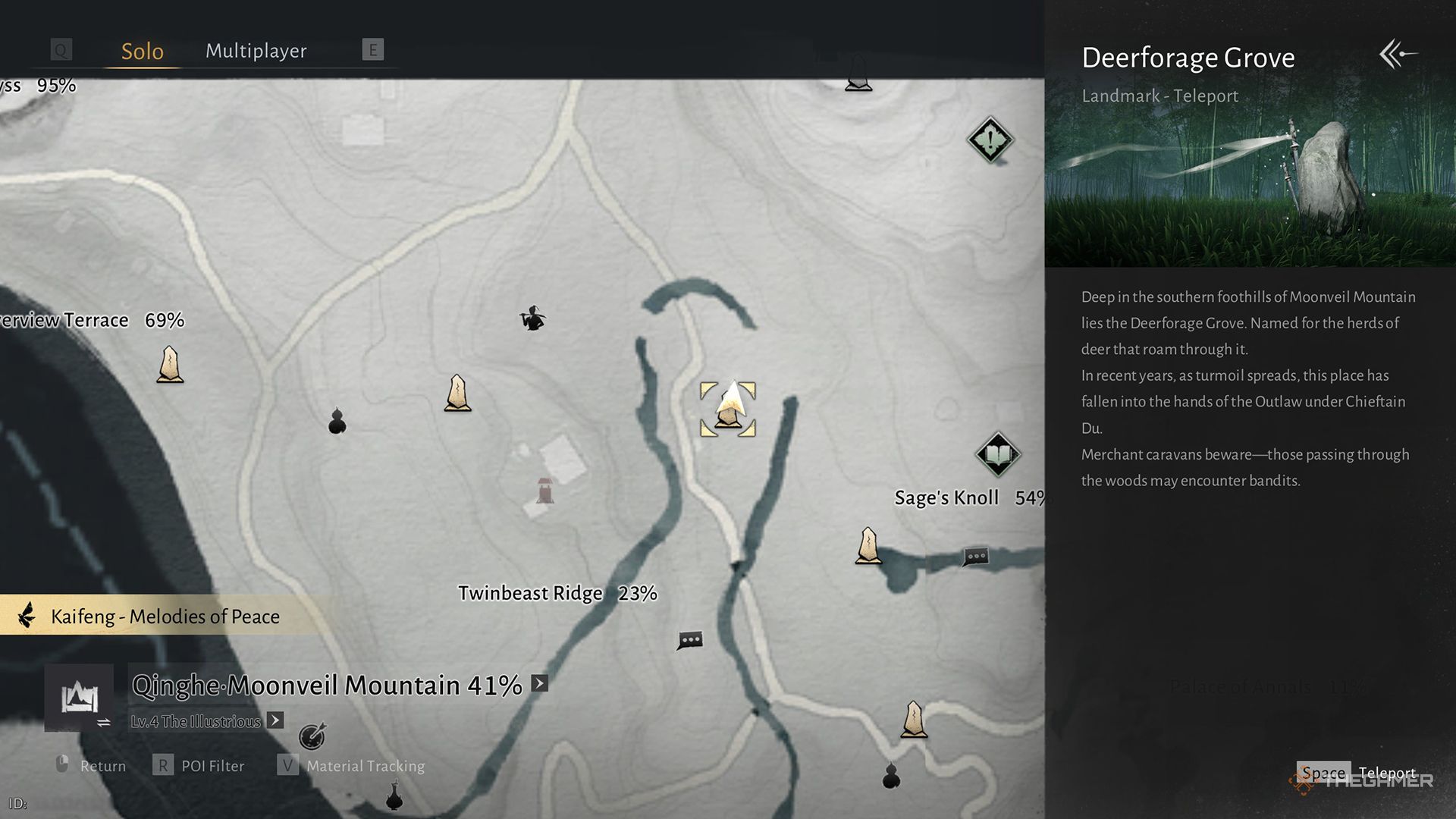Select the Solo tab
1456x819 pixels.
point(142,51)
